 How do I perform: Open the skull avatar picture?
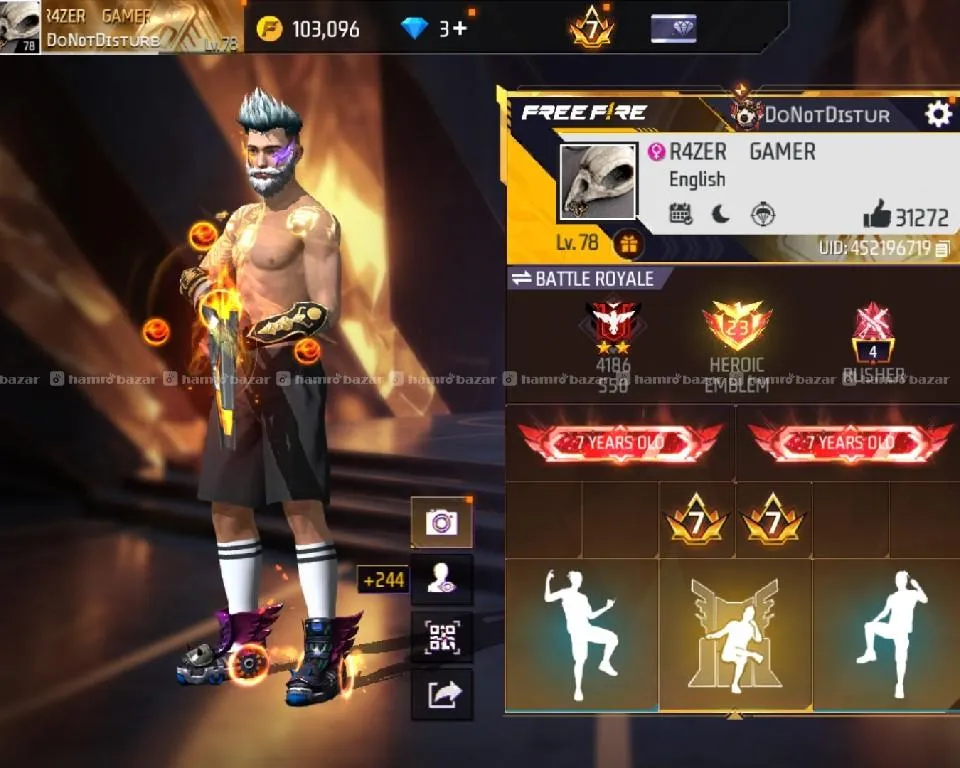point(597,181)
